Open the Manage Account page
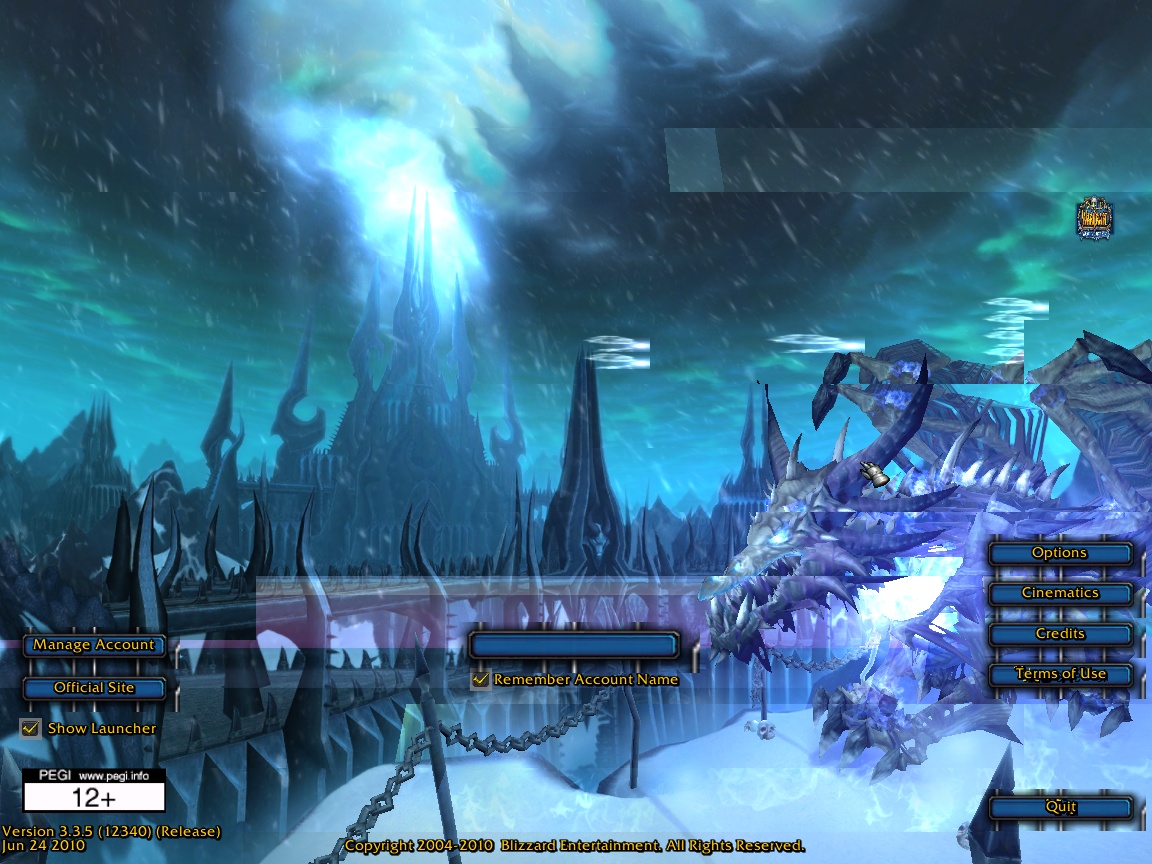The image size is (1152, 864). 94,645
